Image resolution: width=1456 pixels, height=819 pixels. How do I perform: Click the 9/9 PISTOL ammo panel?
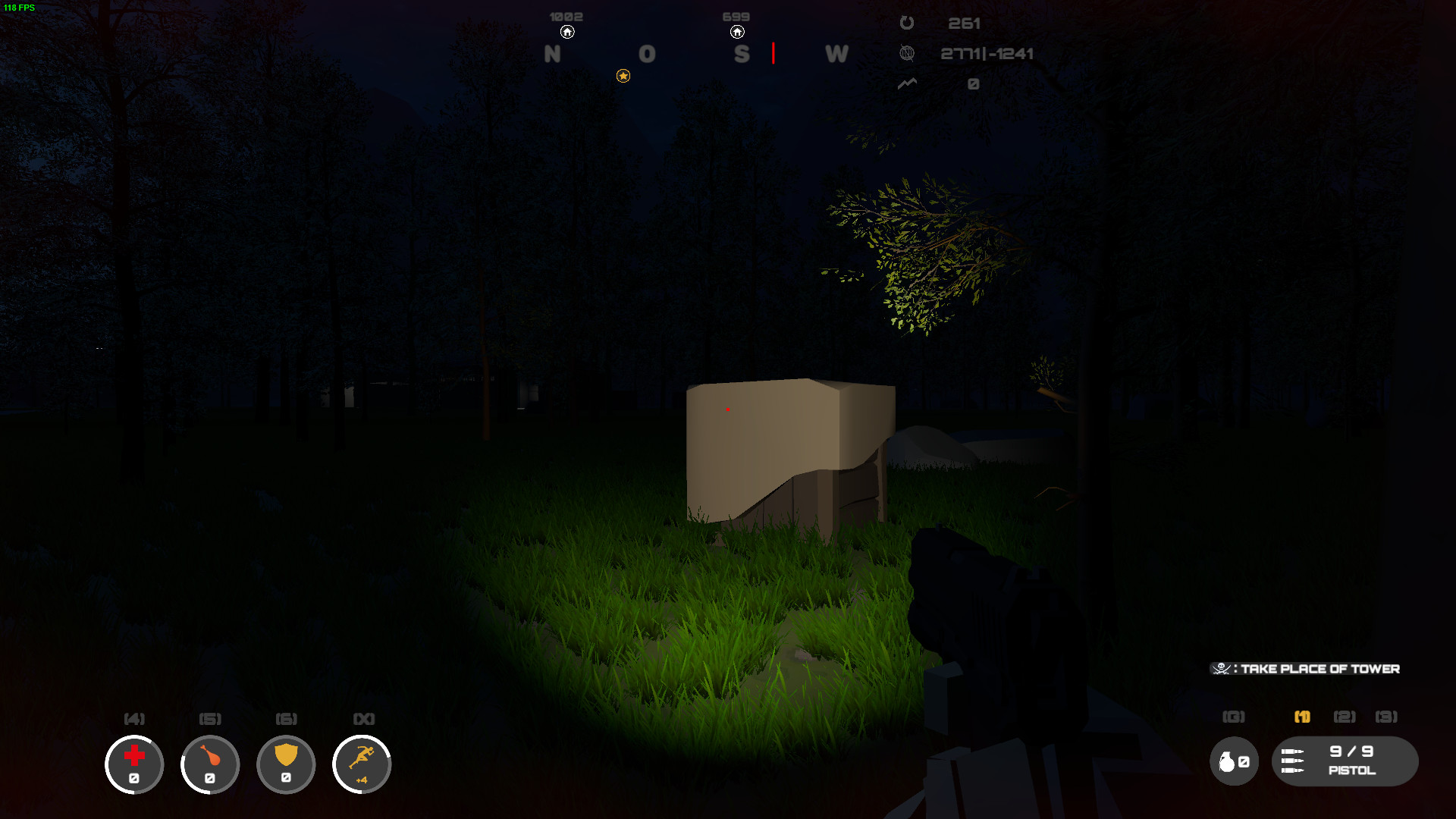1348,761
